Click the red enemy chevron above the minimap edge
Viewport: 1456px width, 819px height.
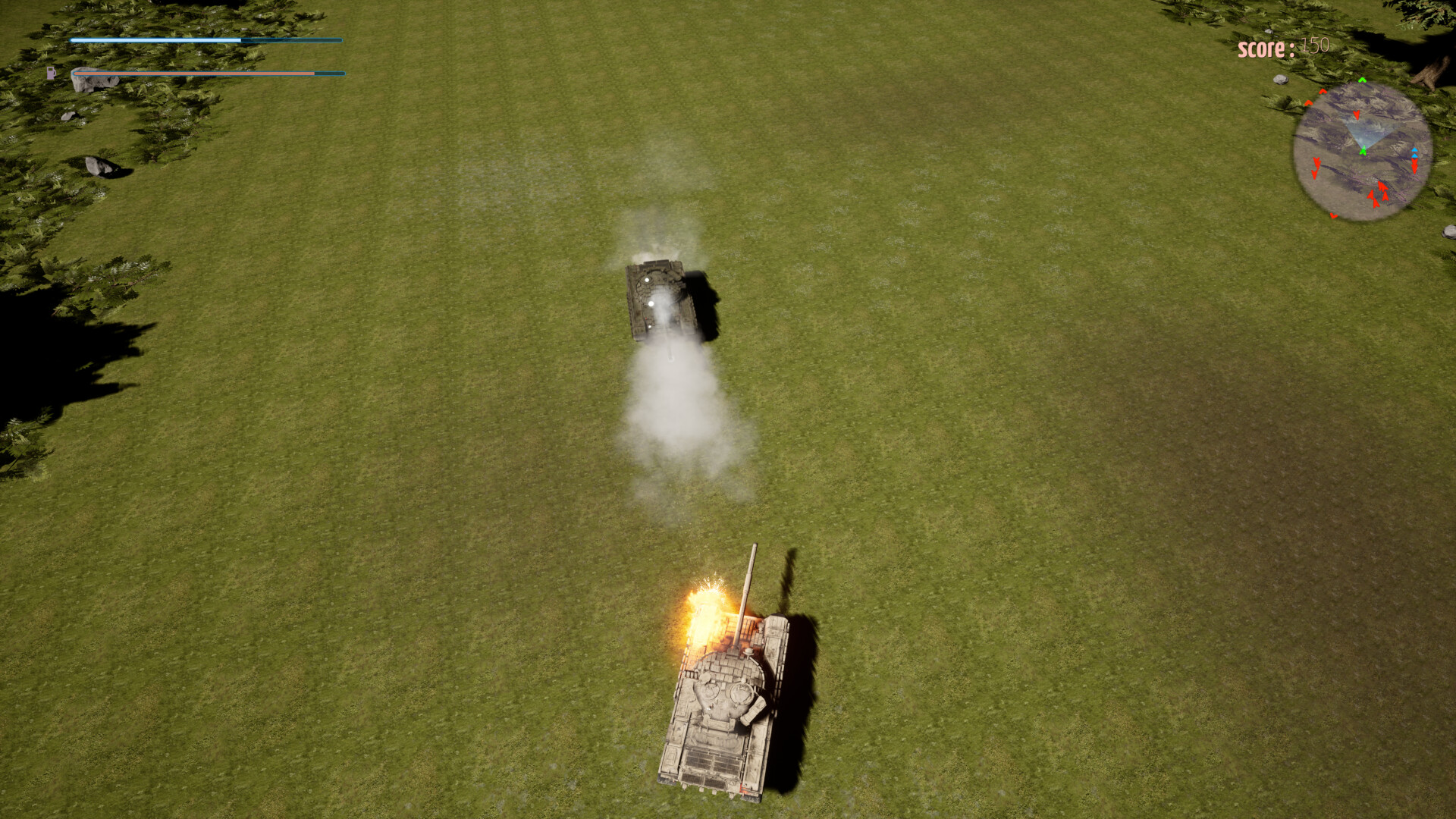1322,92
